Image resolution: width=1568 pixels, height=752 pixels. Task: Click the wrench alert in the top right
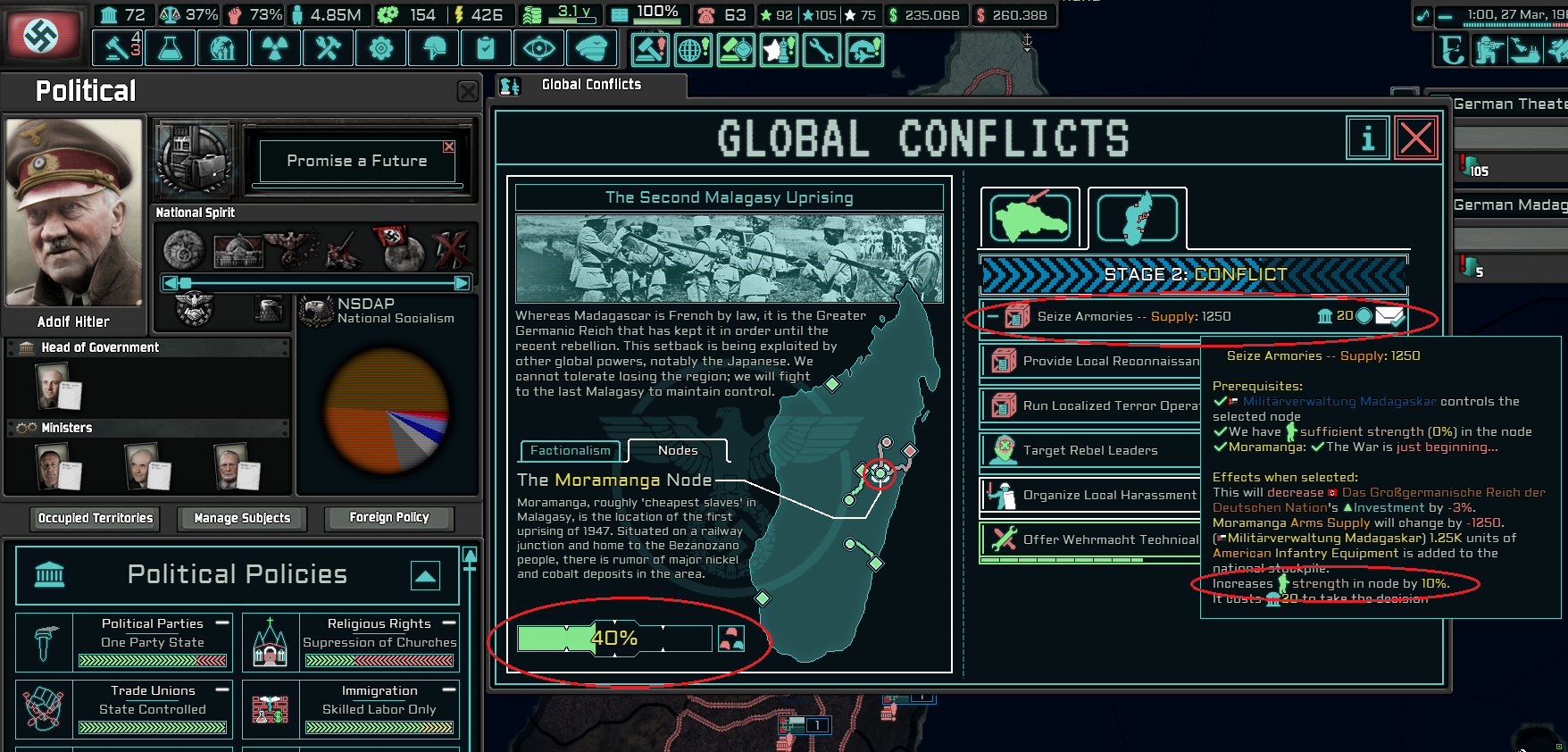822,51
